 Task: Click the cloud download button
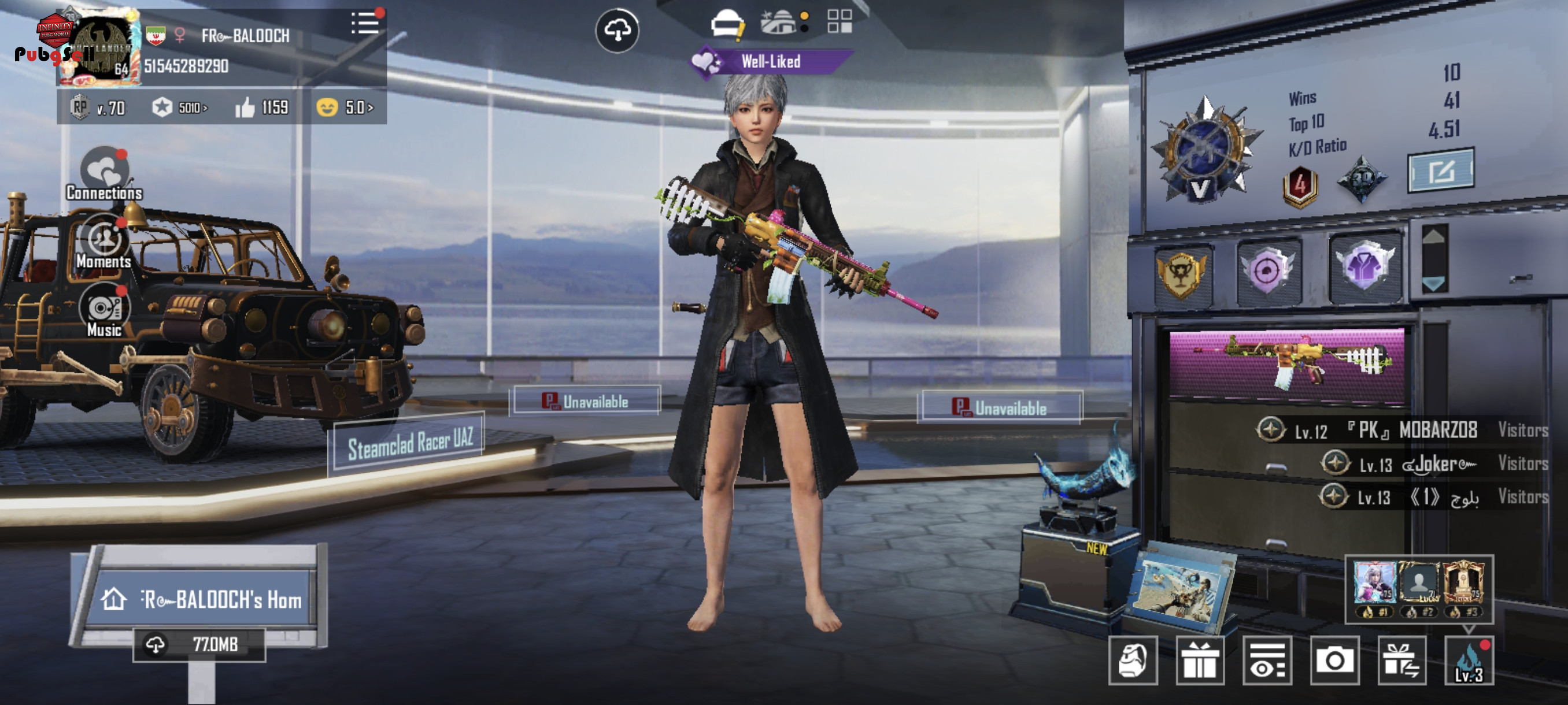616,31
